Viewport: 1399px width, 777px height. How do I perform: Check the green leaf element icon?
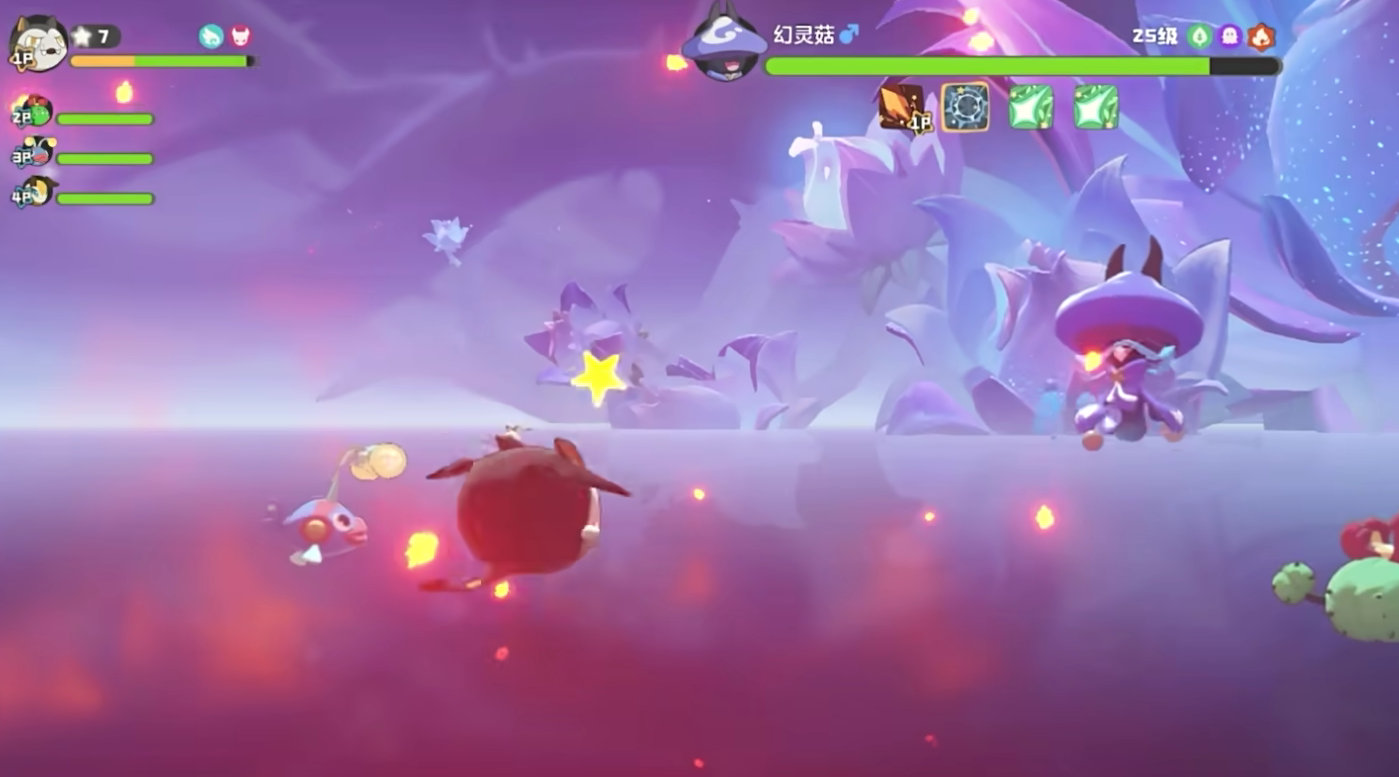1199,37
